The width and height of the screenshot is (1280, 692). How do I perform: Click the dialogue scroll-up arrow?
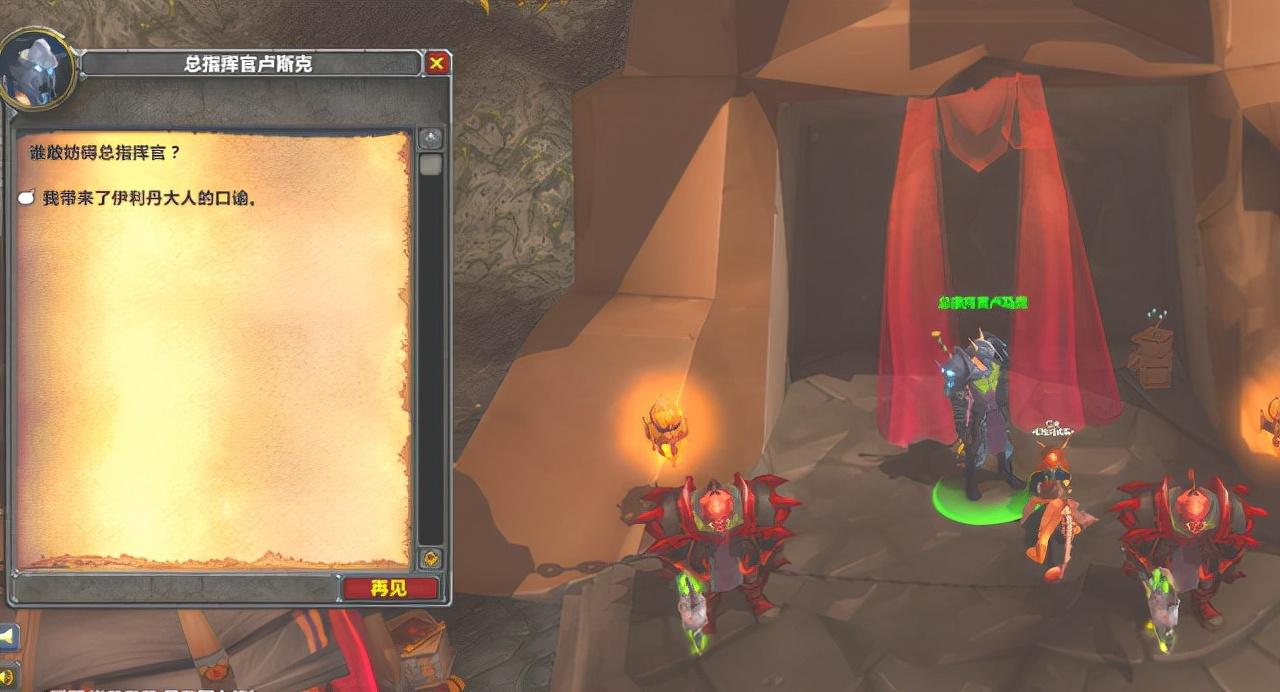pyautogui.click(x=430, y=138)
